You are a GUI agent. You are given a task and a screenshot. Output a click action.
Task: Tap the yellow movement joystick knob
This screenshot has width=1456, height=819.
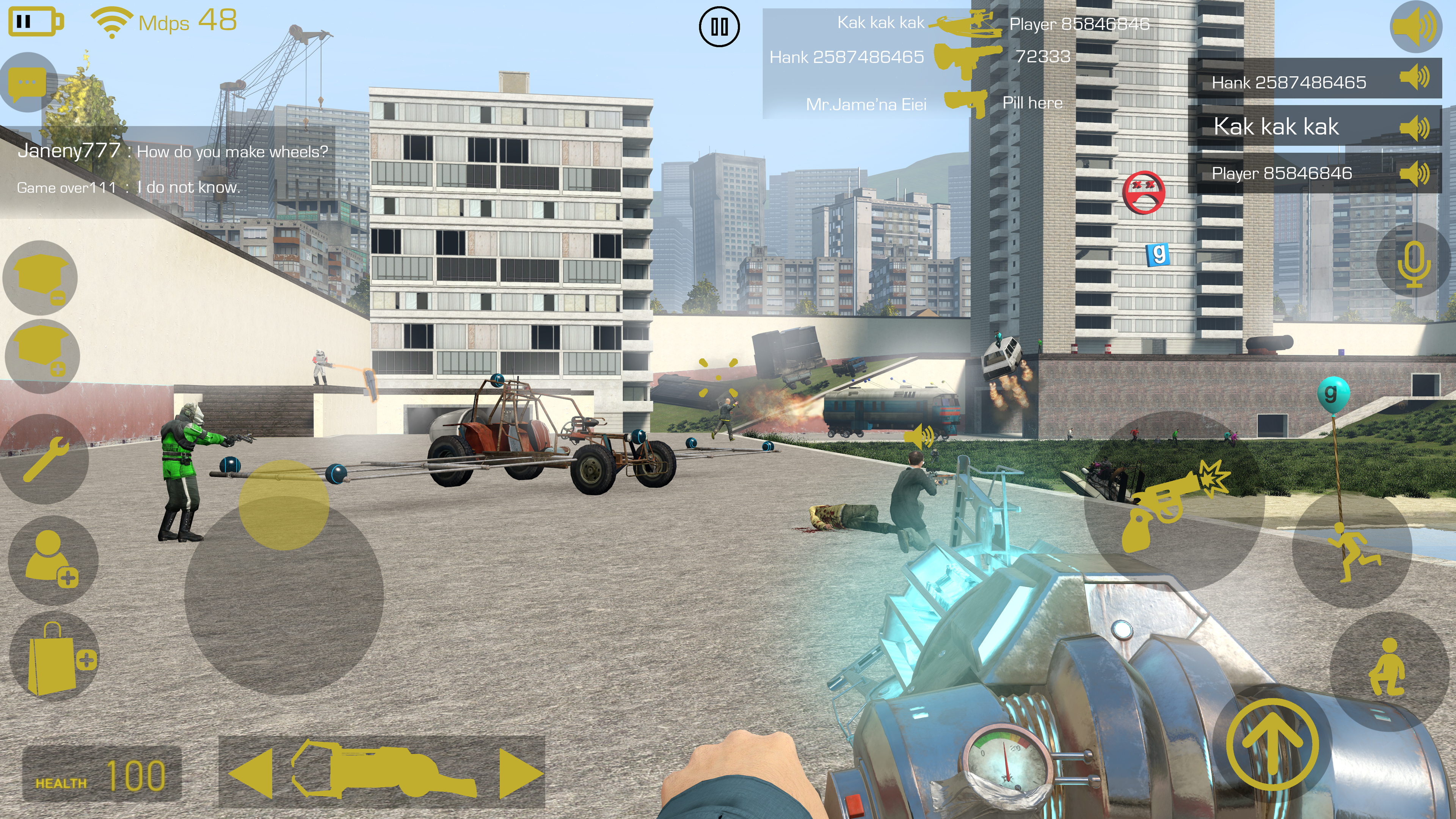pos(284,505)
